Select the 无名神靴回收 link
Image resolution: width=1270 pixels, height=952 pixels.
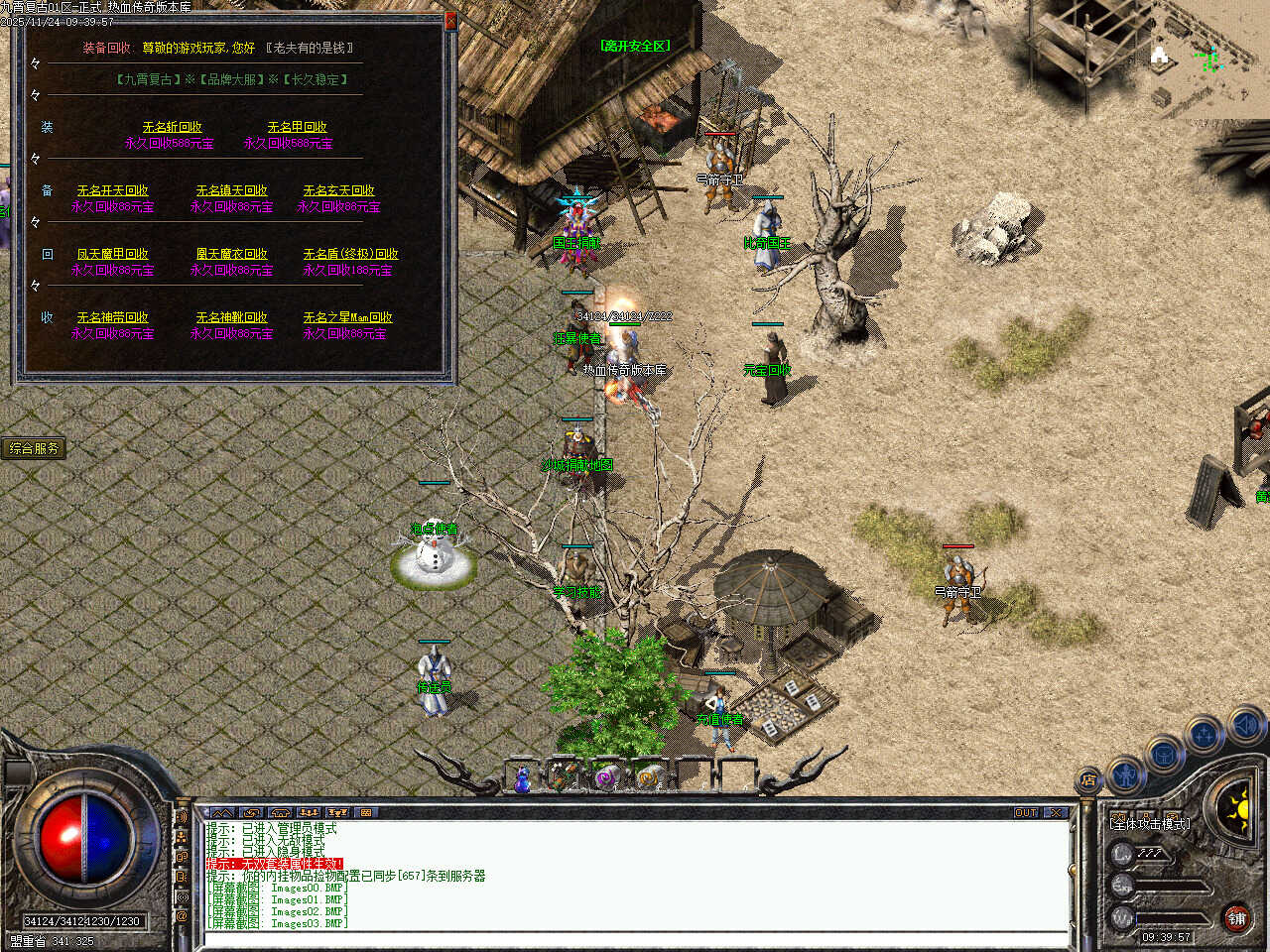tap(231, 317)
